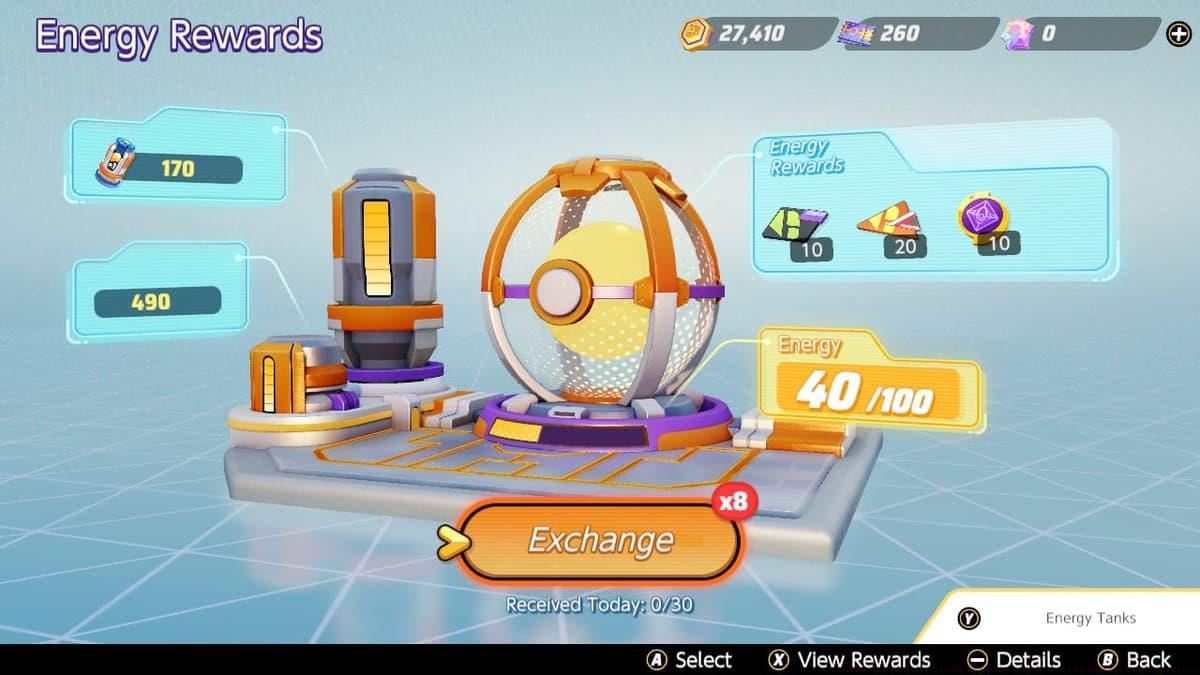The width and height of the screenshot is (1200, 675).
Task: Open the plus button to add gems
Action: point(1178,35)
